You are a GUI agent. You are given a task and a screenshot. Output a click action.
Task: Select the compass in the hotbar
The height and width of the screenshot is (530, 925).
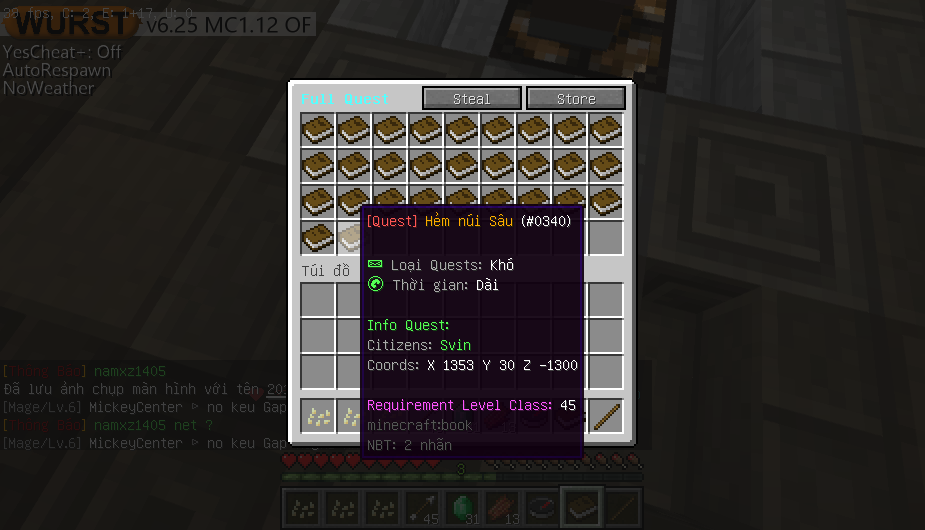542,508
